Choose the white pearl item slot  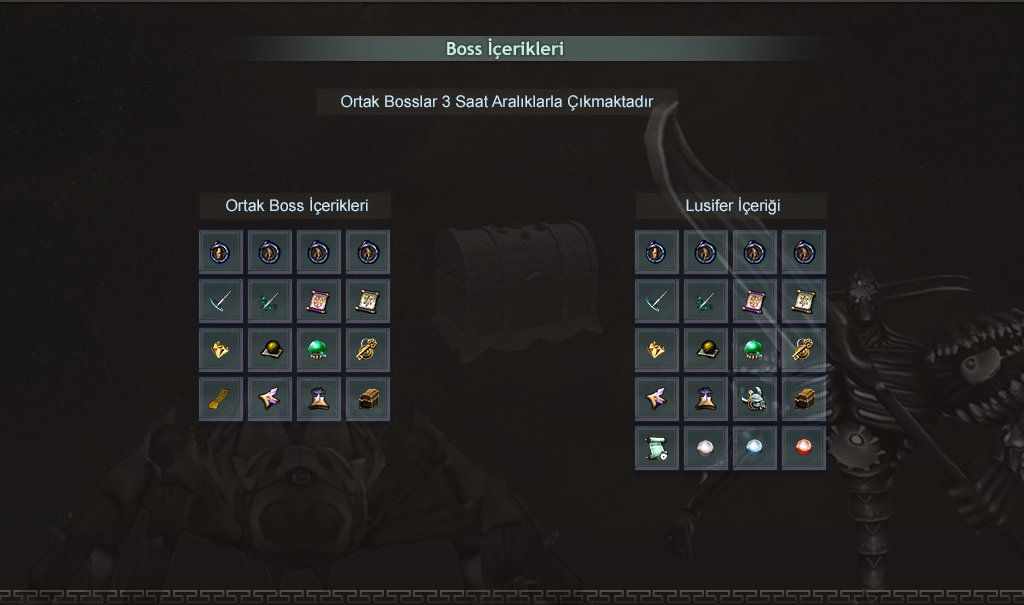(x=706, y=448)
